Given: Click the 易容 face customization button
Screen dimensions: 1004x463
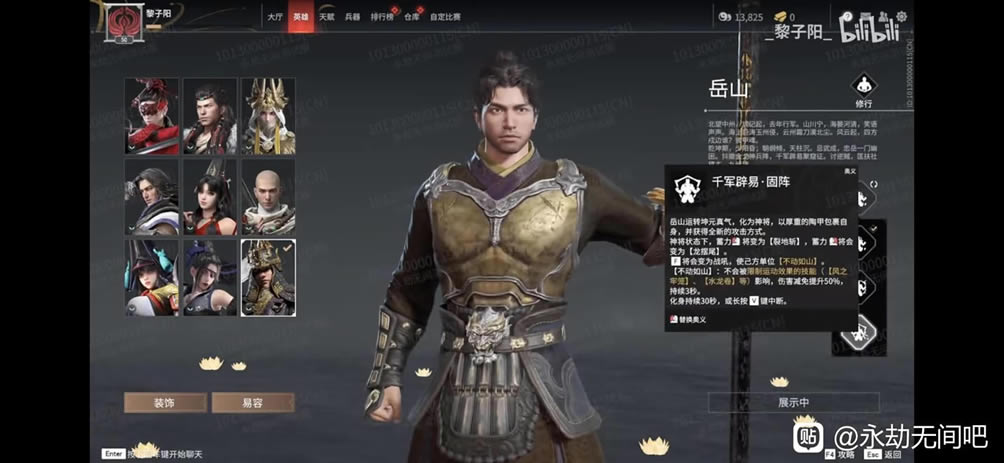Looking at the screenshot, I should [252, 402].
